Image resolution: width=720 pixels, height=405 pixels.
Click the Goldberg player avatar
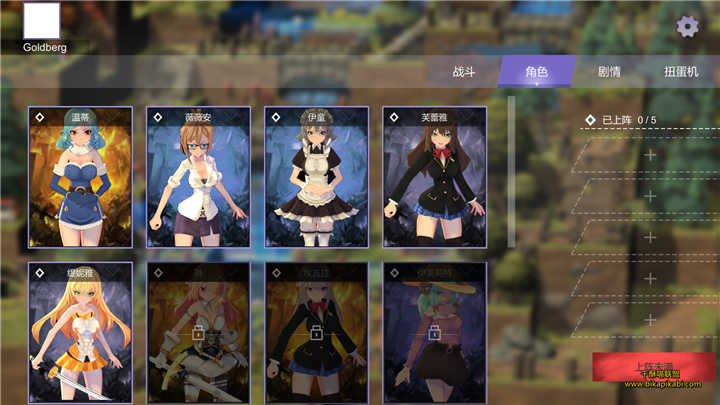click(x=41, y=21)
